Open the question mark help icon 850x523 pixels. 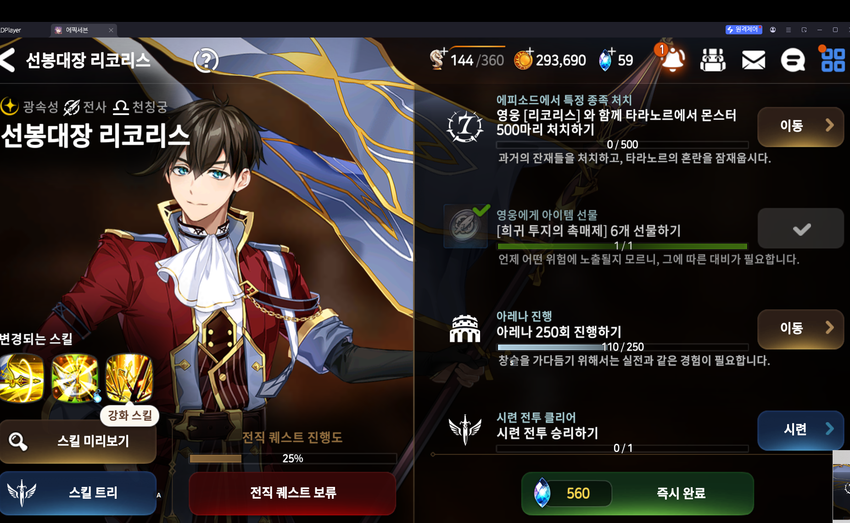click(x=206, y=60)
